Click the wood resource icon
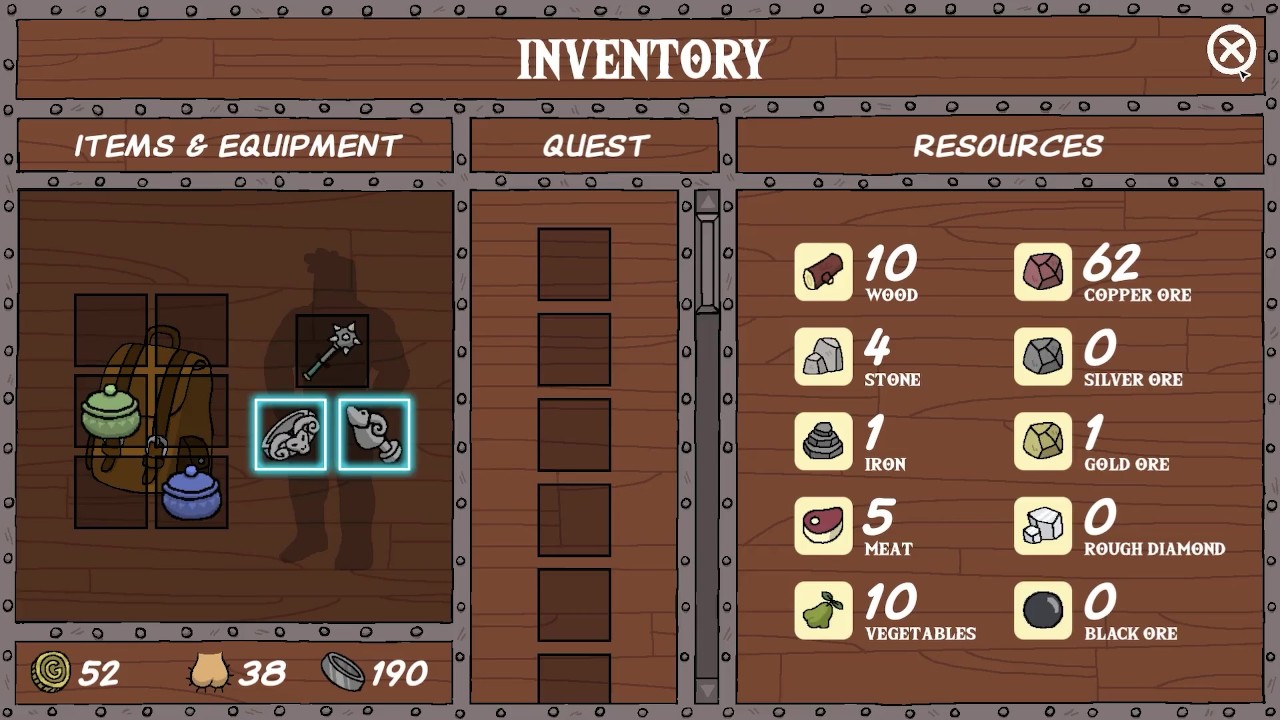The image size is (1280, 720). [823, 272]
